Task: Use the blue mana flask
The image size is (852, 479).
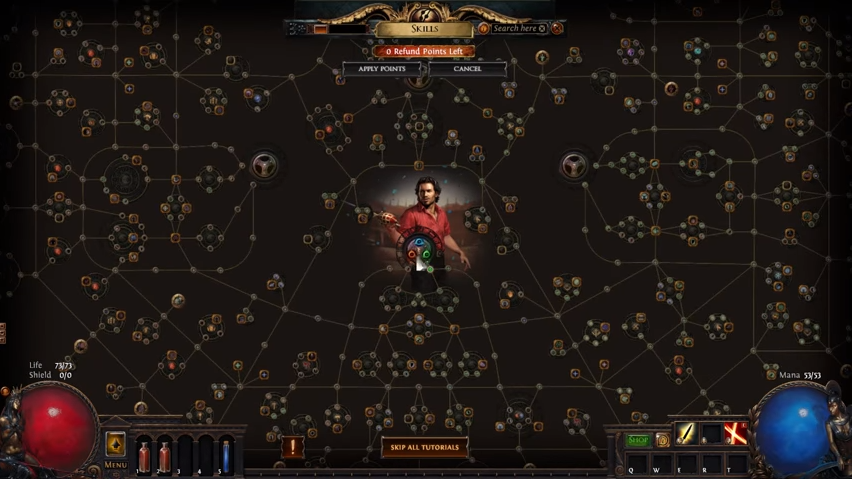Action: click(x=227, y=455)
